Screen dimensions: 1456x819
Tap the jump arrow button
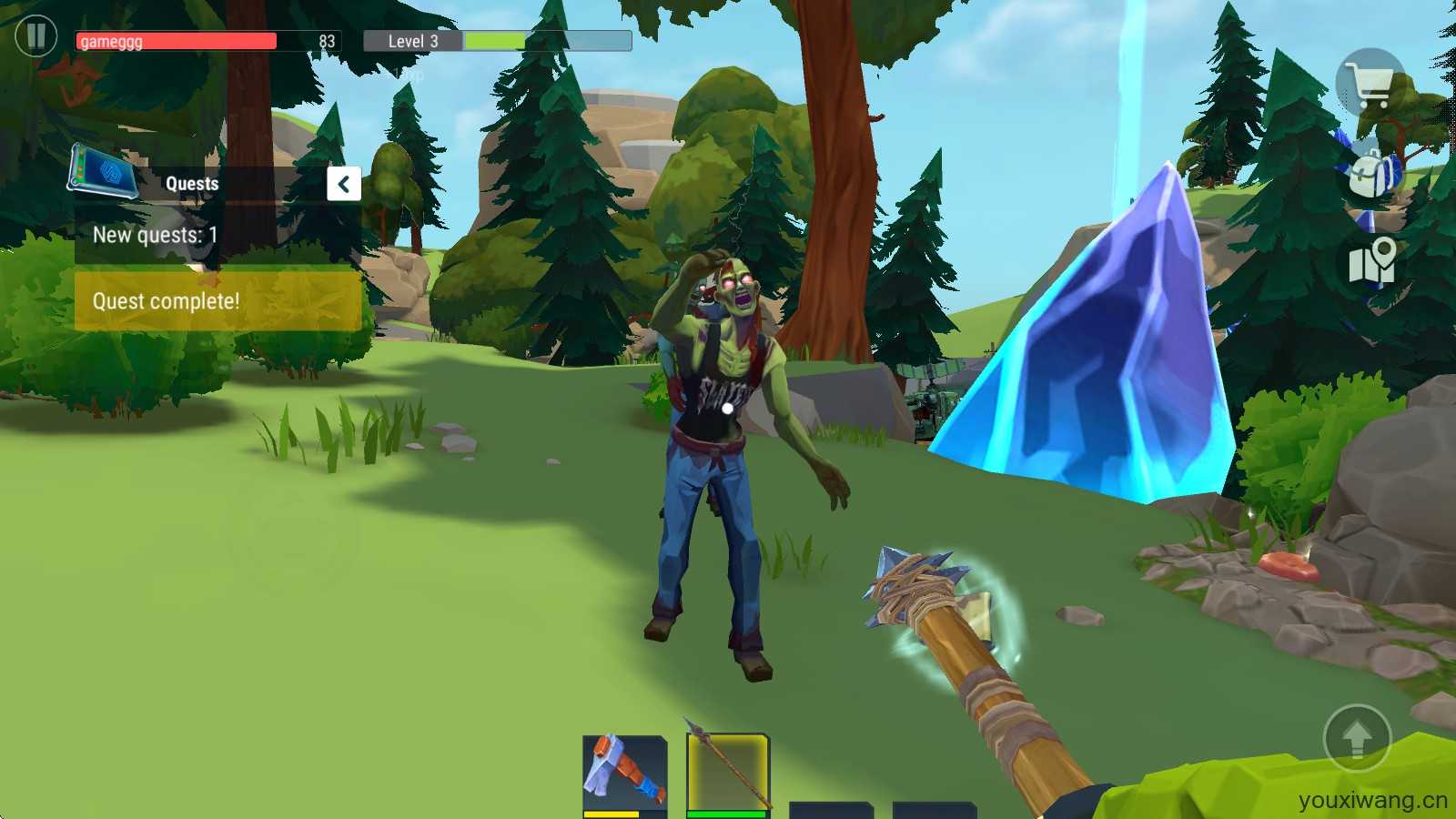[1357, 737]
